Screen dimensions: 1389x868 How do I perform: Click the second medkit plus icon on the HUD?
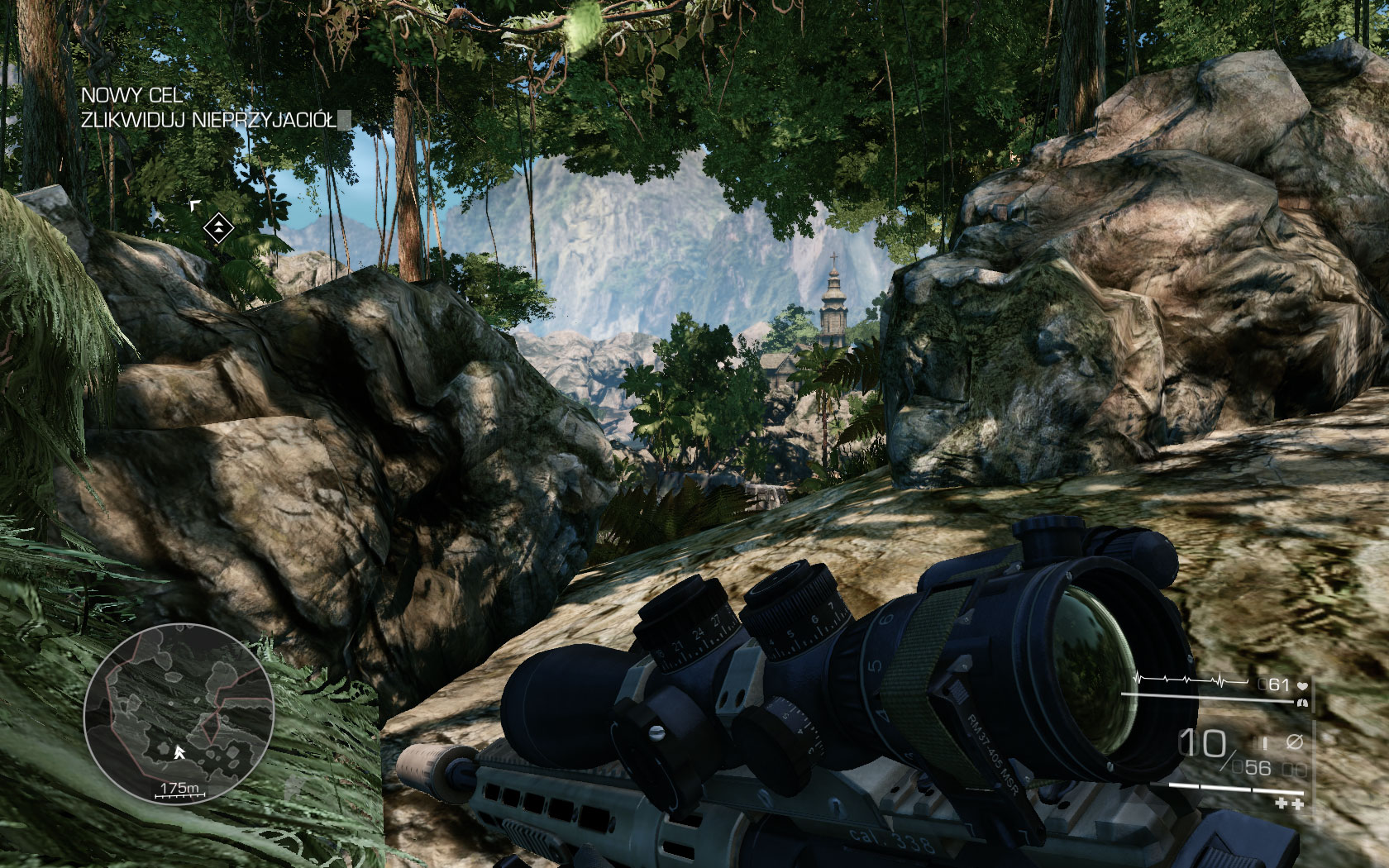[x=1298, y=803]
